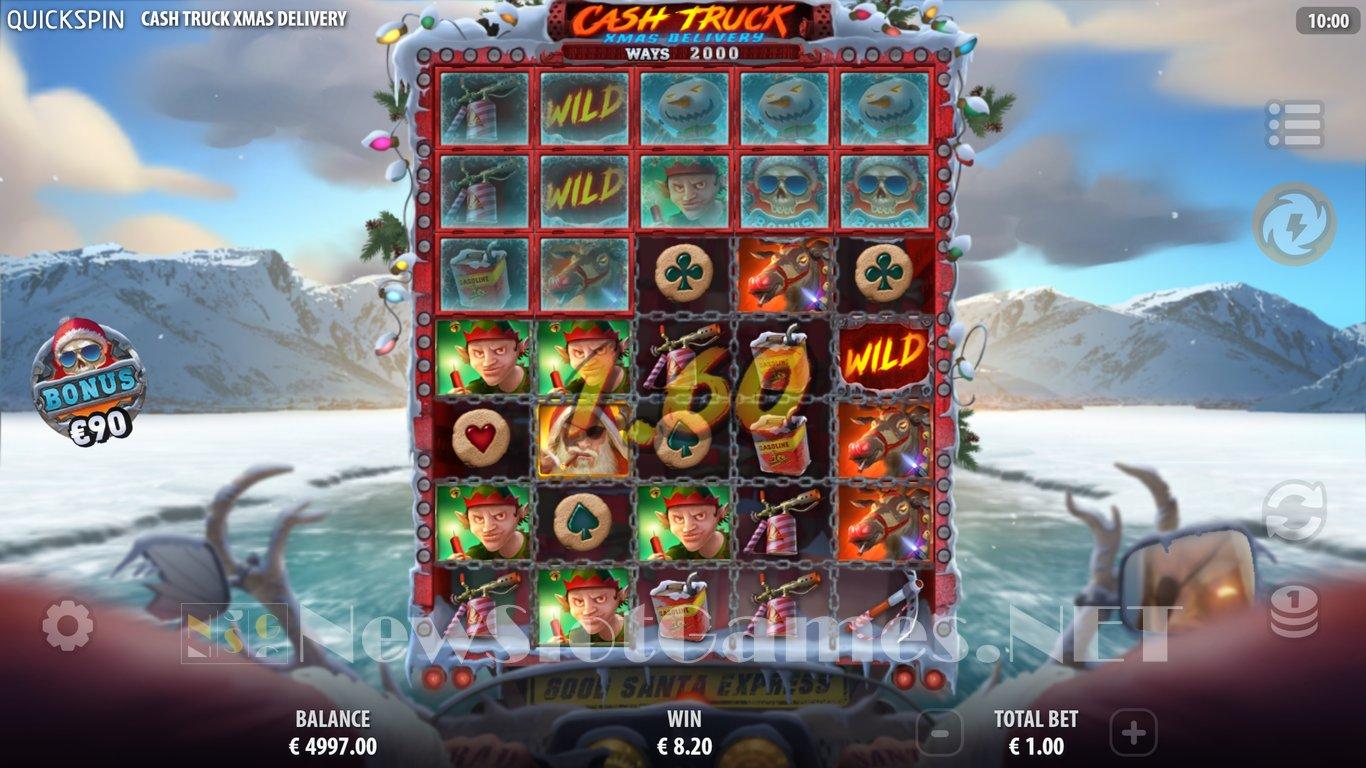Activate the turbo lightning spin button
Screen dimensions: 1366x768
click(1294, 224)
